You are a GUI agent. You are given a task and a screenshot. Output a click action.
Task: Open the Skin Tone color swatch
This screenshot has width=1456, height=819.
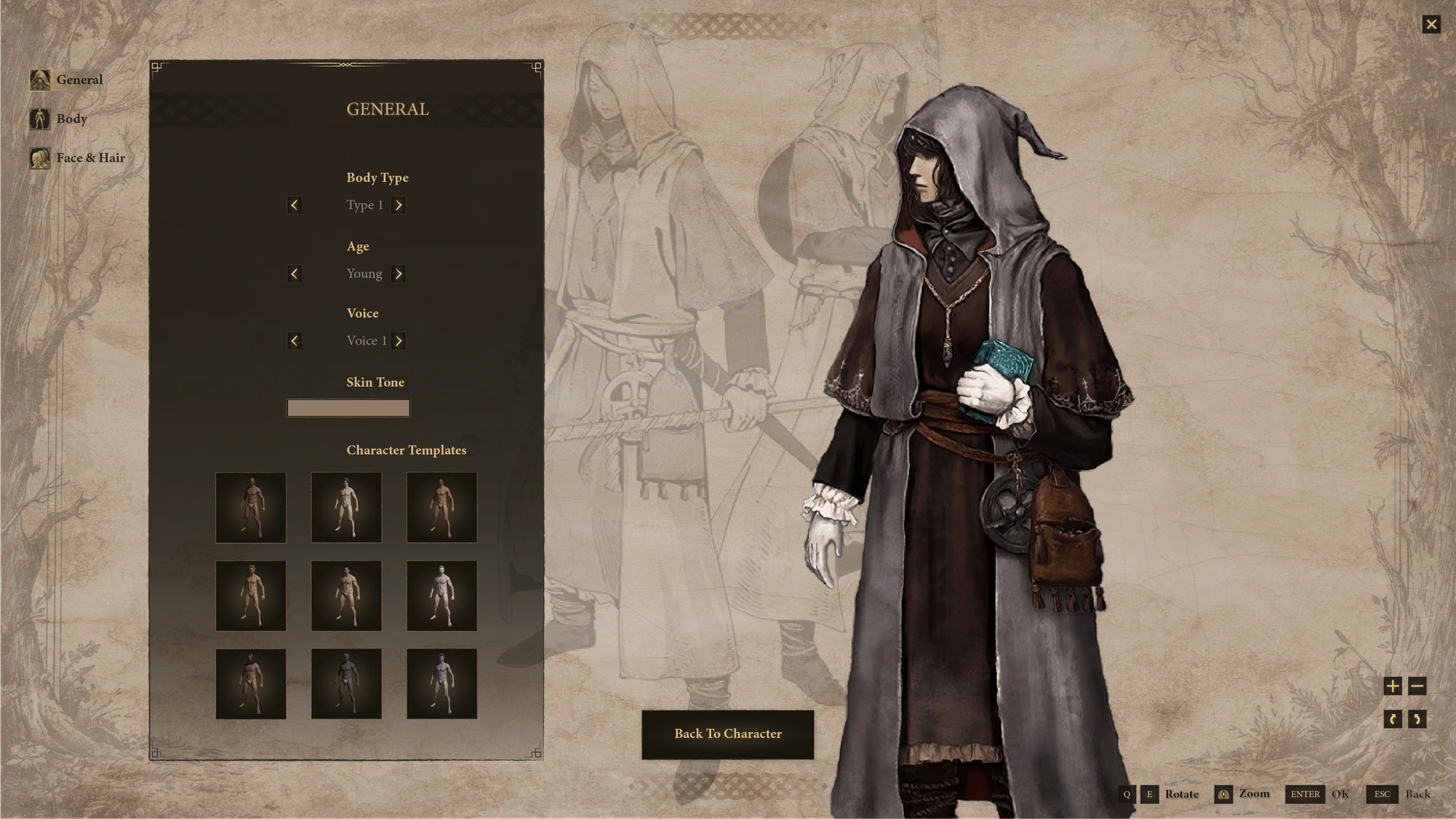(348, 408)
